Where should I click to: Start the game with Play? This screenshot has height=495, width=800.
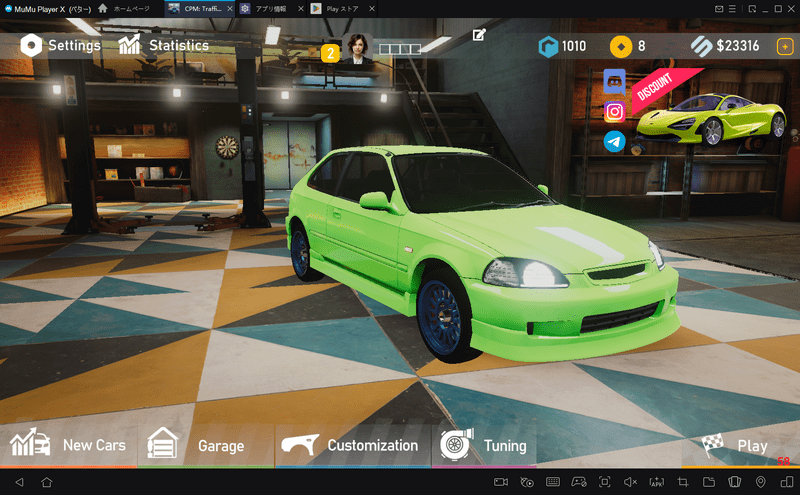pyautogui.click(x=737, y=446)
